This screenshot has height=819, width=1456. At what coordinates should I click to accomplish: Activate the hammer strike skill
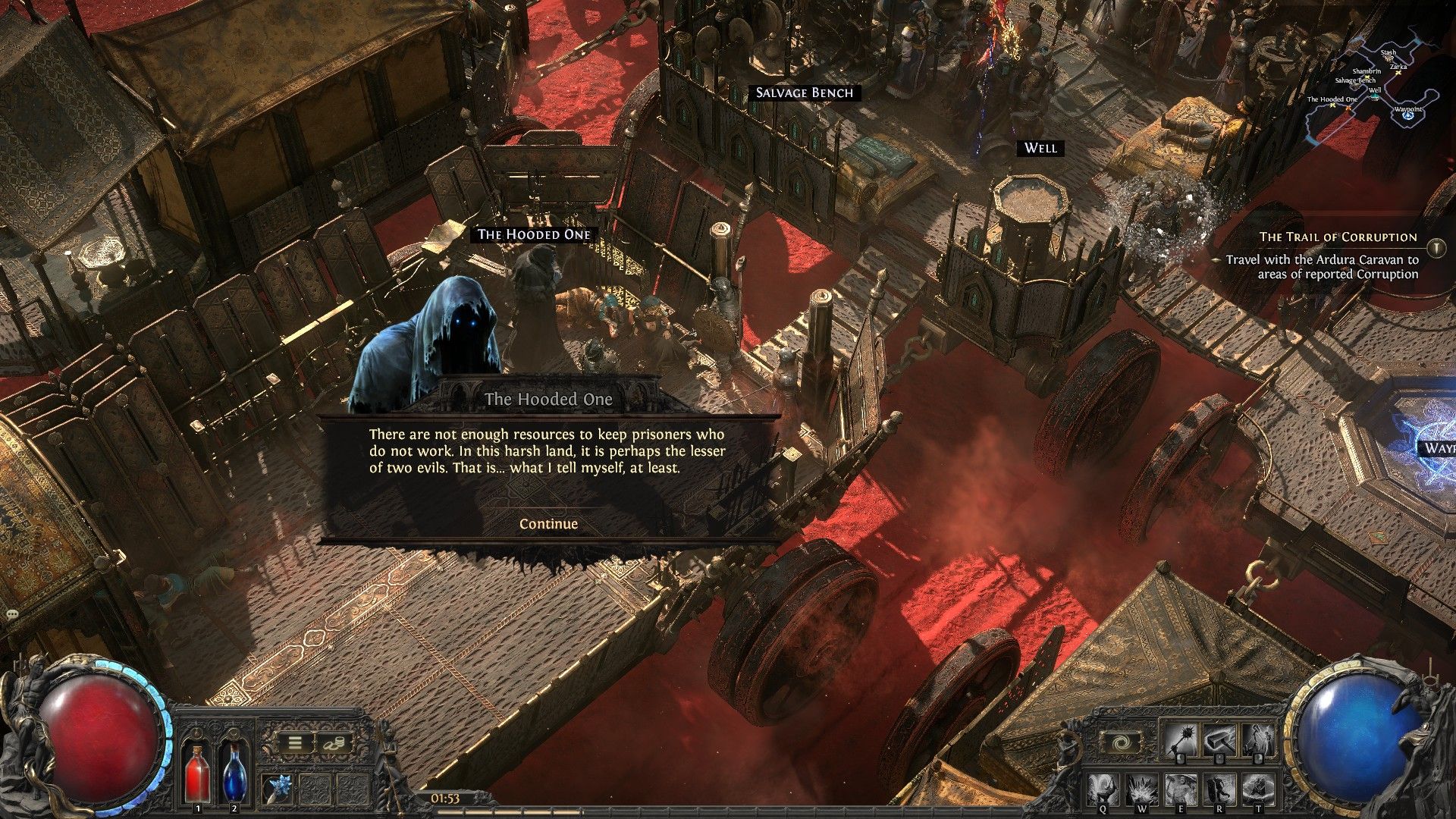coord(1219,740)
